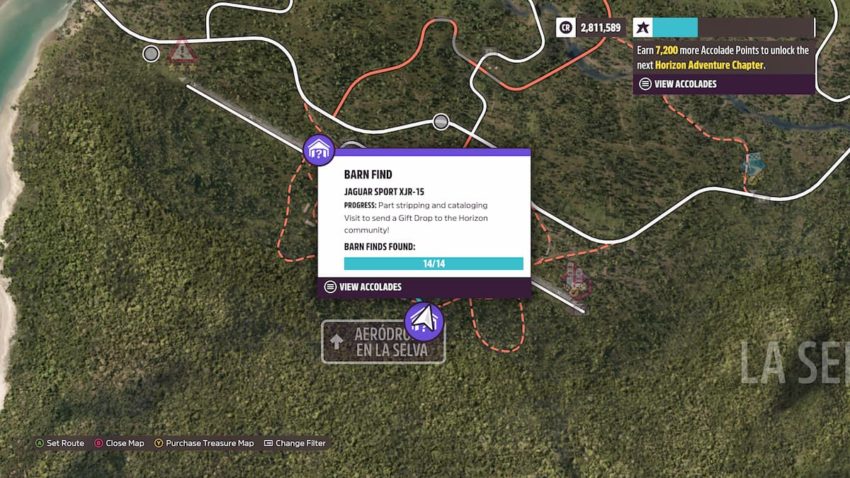Click the player arrow position marker
The image size is (850, 478).
point(424,321)
